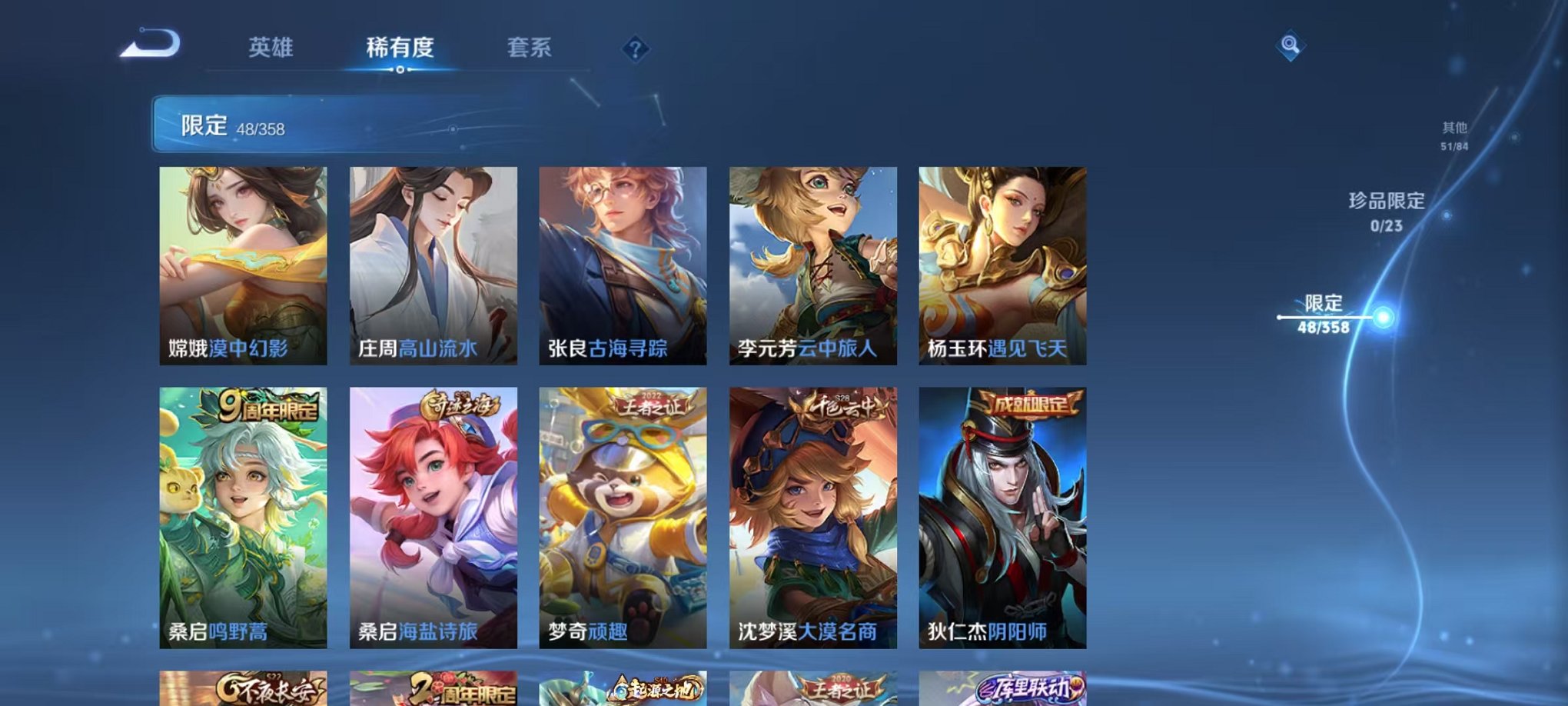This screenshot has height=706, width=1568.
Task: Open search via the magnifier icon
Action: click(1289, 46)
